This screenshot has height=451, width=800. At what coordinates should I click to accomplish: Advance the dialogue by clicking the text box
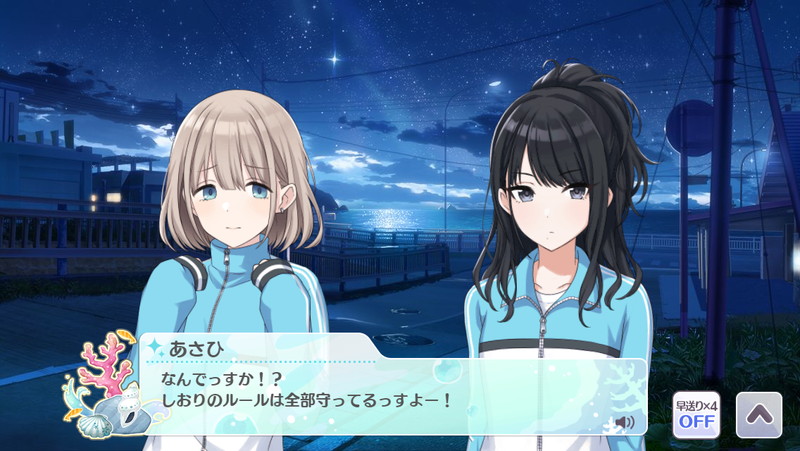(390, 395)
